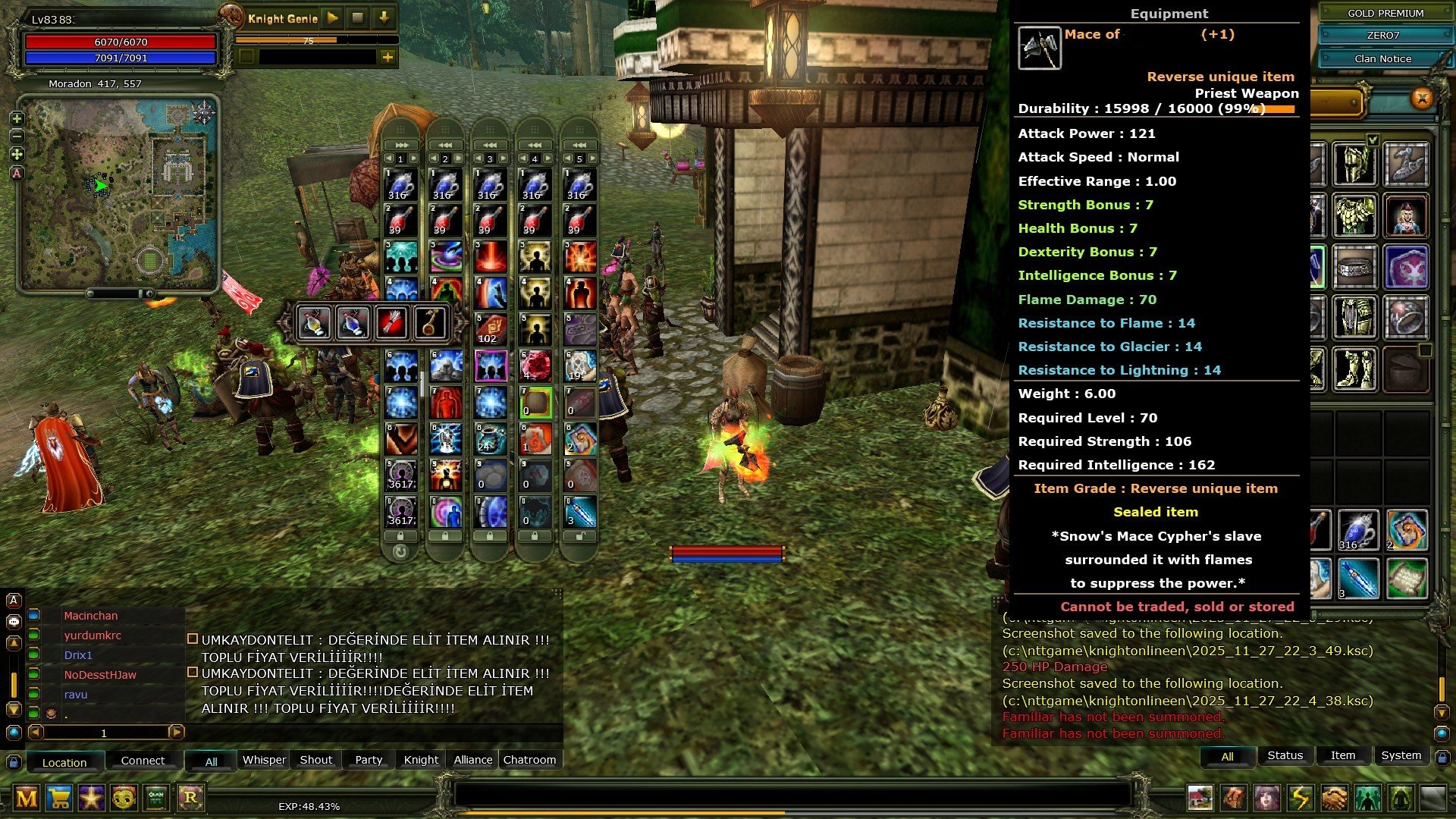Select the Shout chat tab
The height and width of the screenshot is (819, 1456).
pyautogui.click(x=315, y=760)
